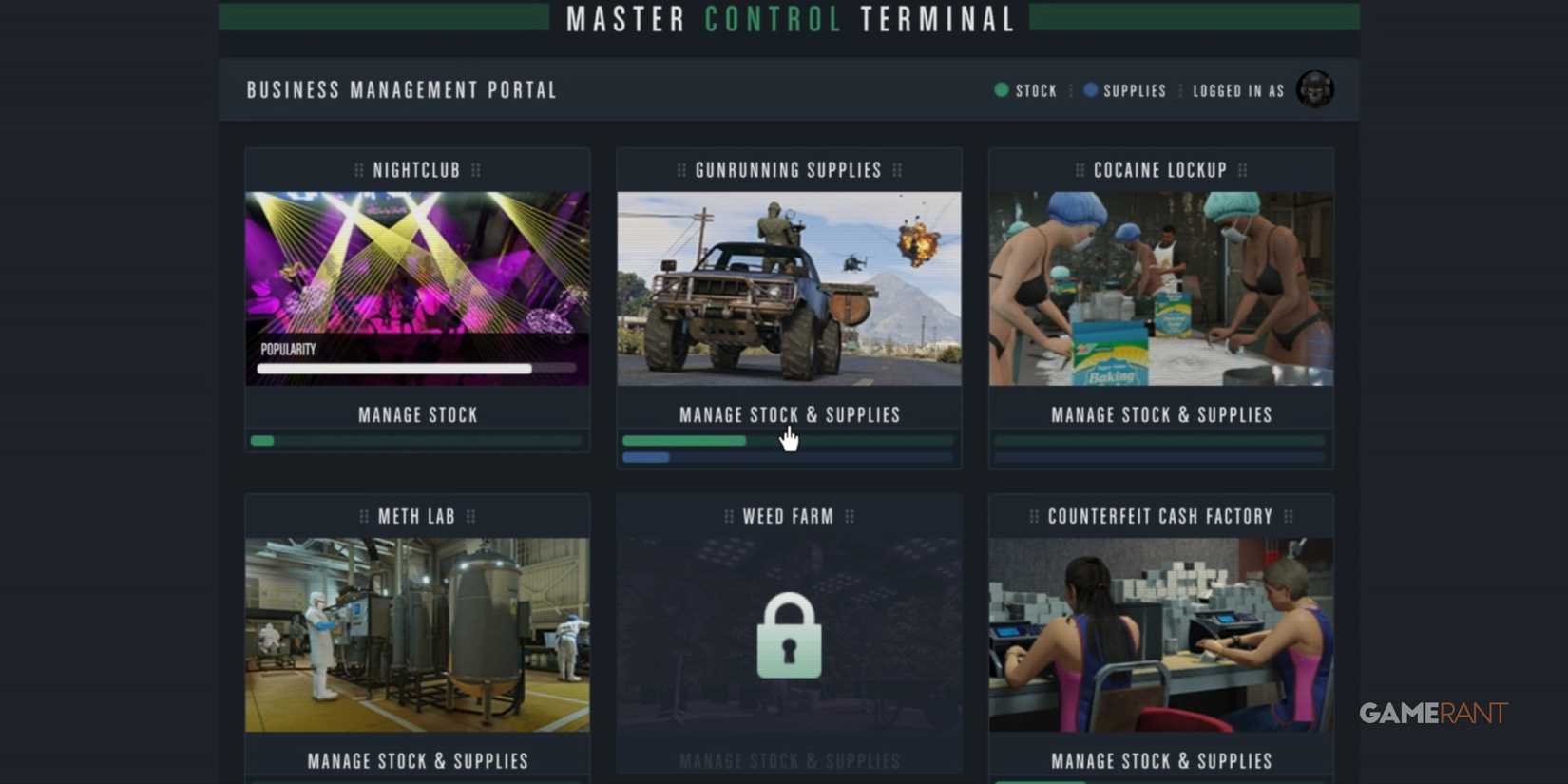Click the drag handle beside the Meth Lab heading
The image size is (1568, 784).
click(x=363, y=516)
